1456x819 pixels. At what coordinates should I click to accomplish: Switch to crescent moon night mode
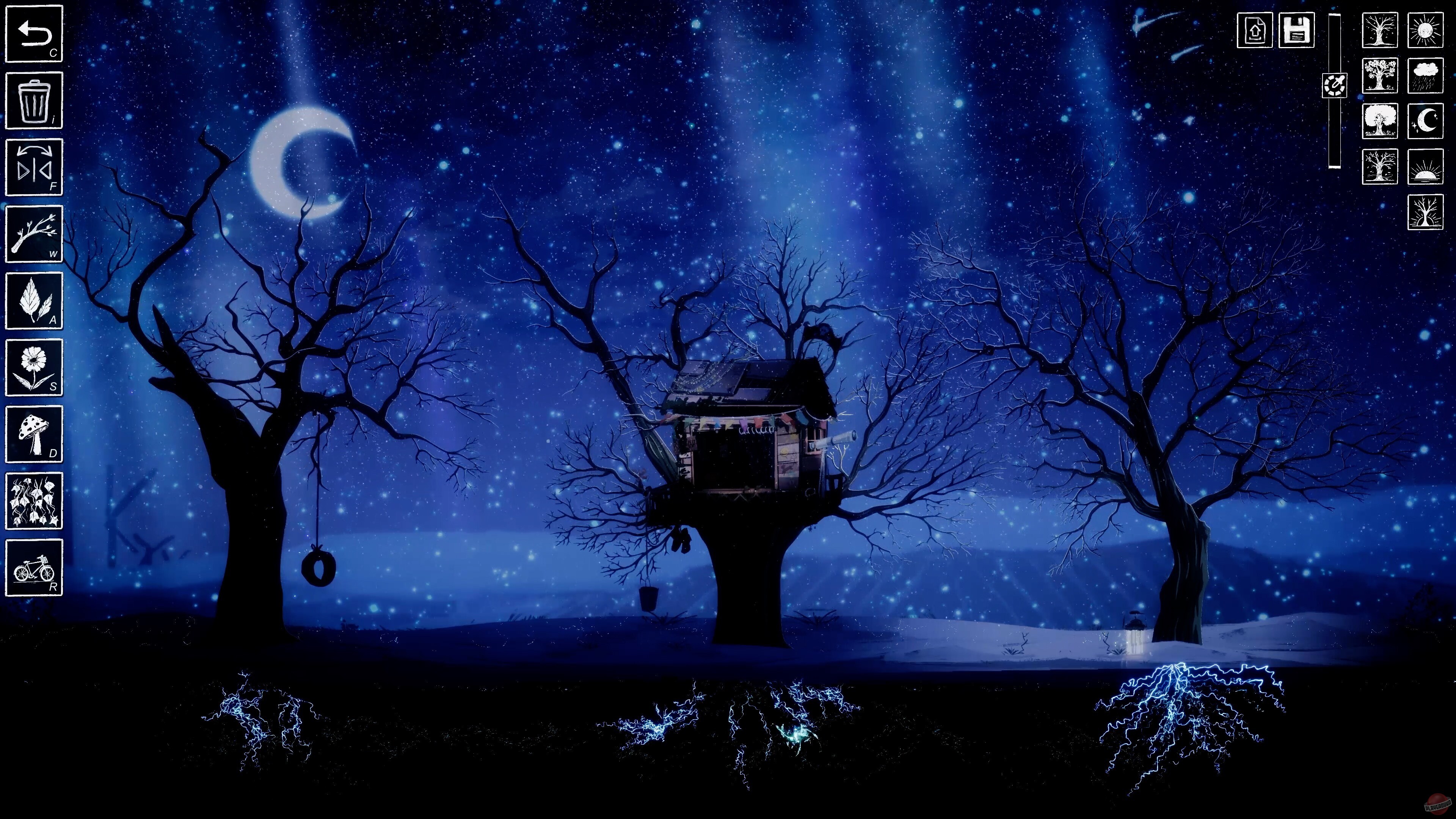1425,121
